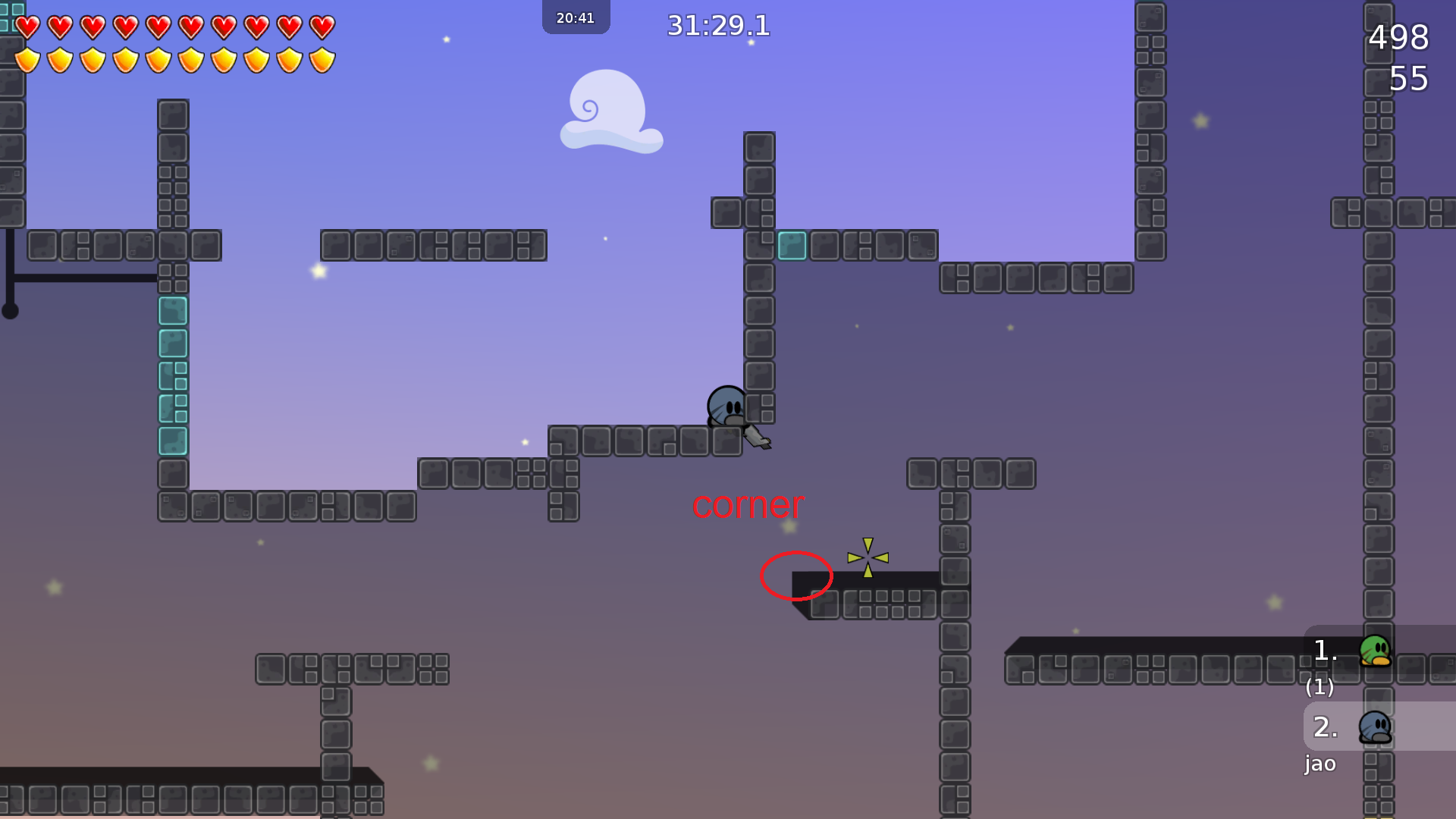This screenshot has height=819, width=1456.
Task: Click the red circle drawn at the platform edge
Action: (x=796, y=576)
